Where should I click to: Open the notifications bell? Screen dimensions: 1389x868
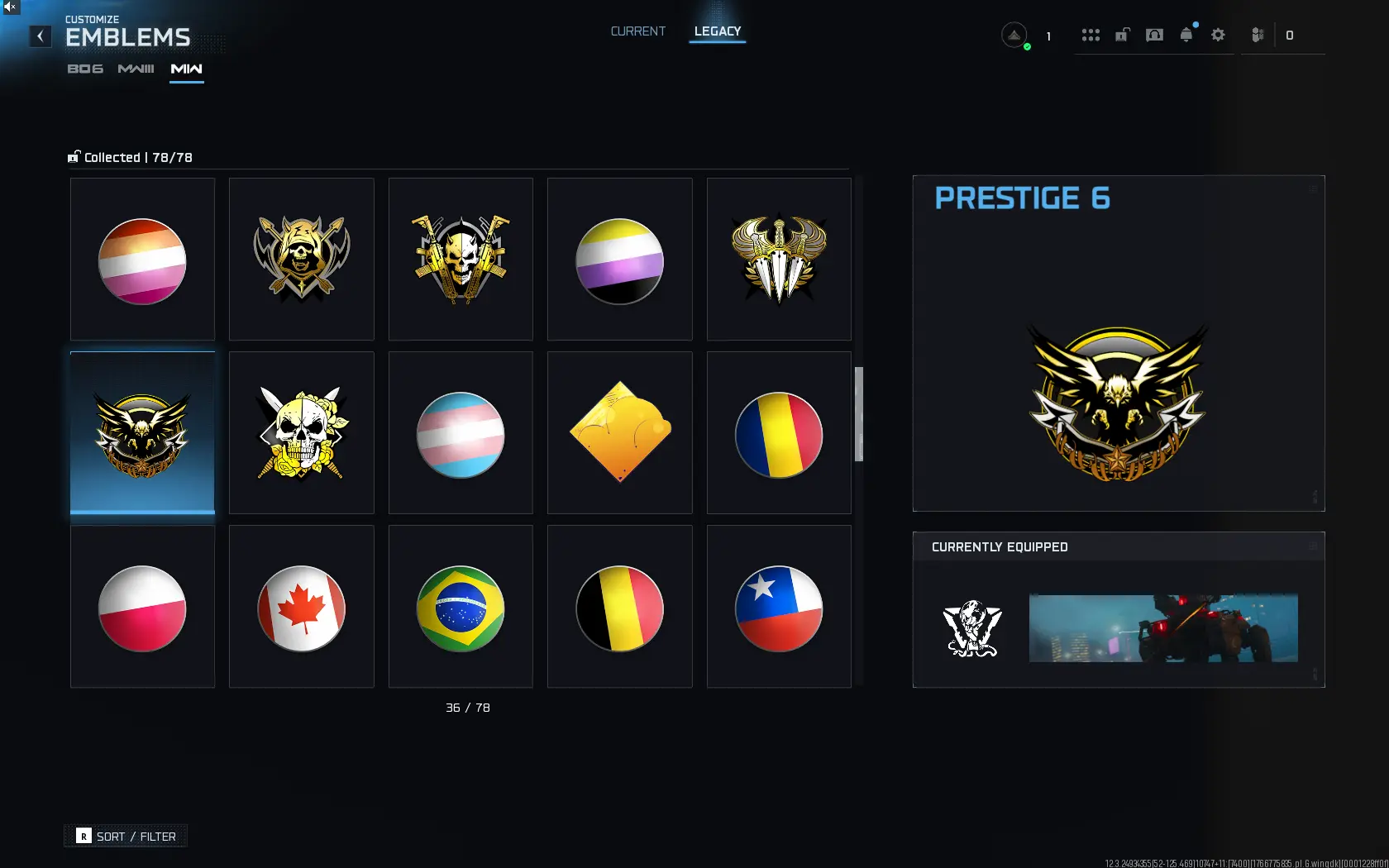tap(1186, 35)
